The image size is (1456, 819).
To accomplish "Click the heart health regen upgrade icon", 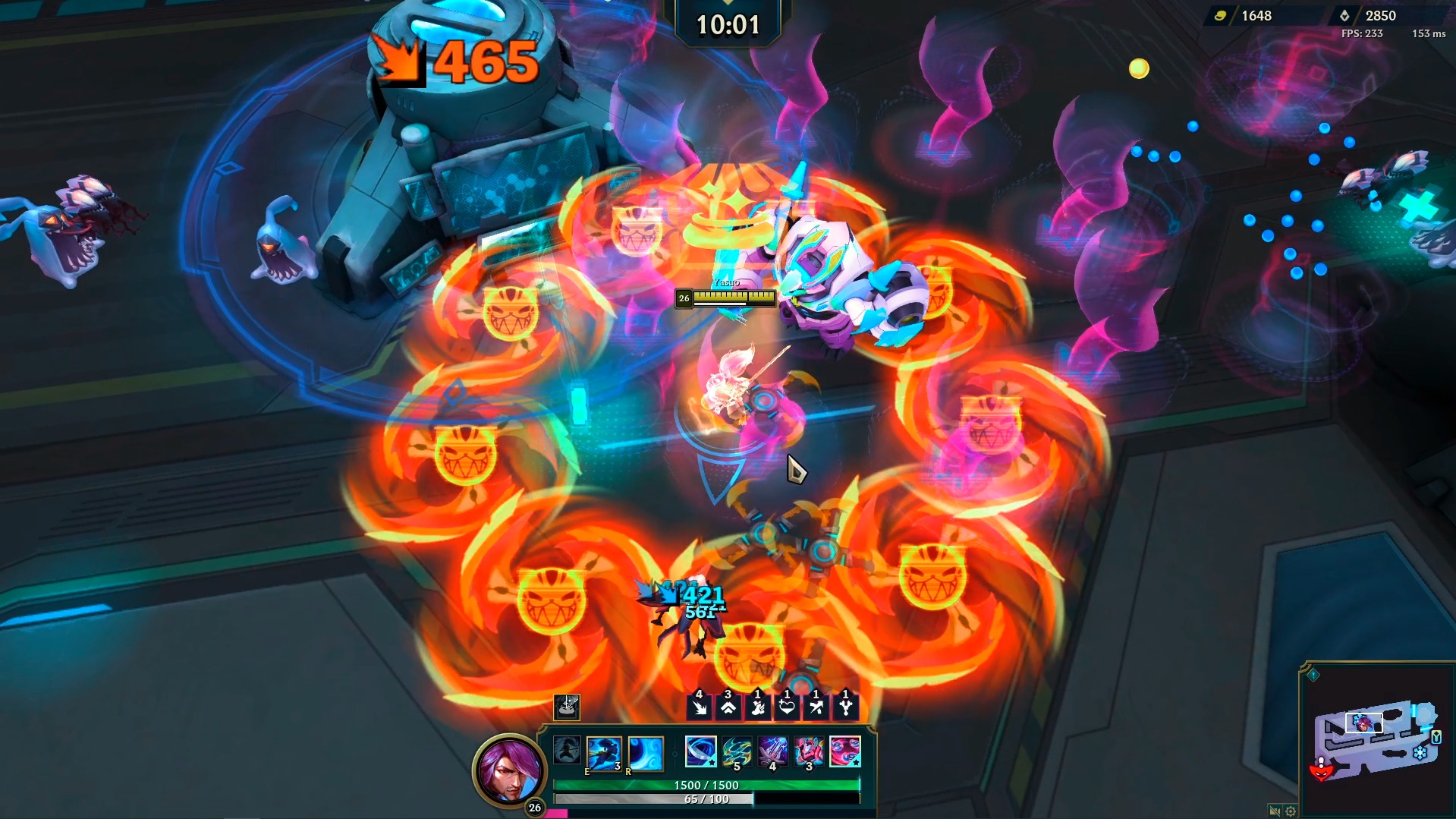I will coord(786,707).
